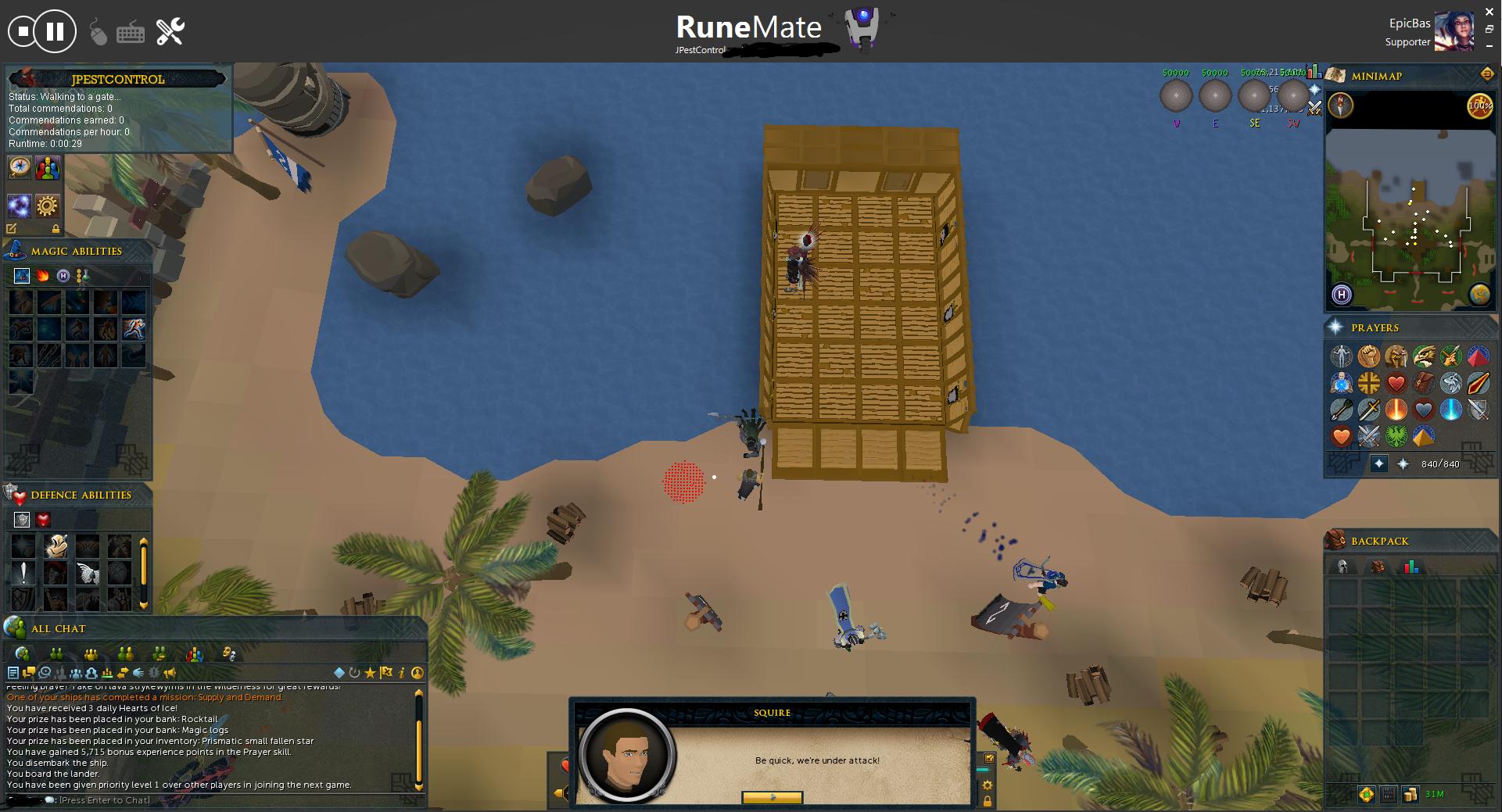Click the minimap compass to face north

(1341, 106)
